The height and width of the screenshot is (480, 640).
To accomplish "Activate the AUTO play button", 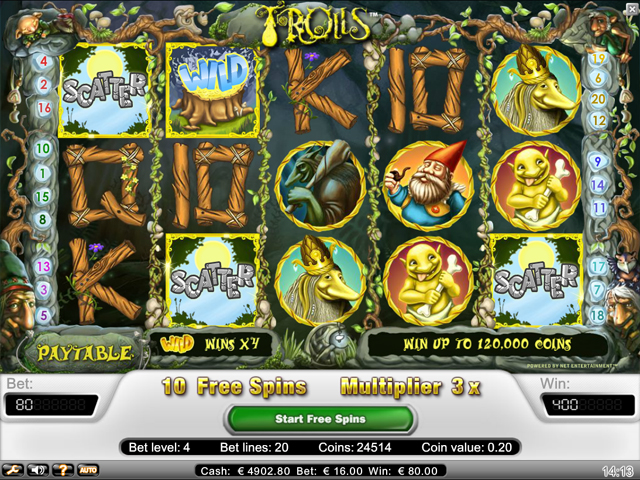I will [88, 469].
